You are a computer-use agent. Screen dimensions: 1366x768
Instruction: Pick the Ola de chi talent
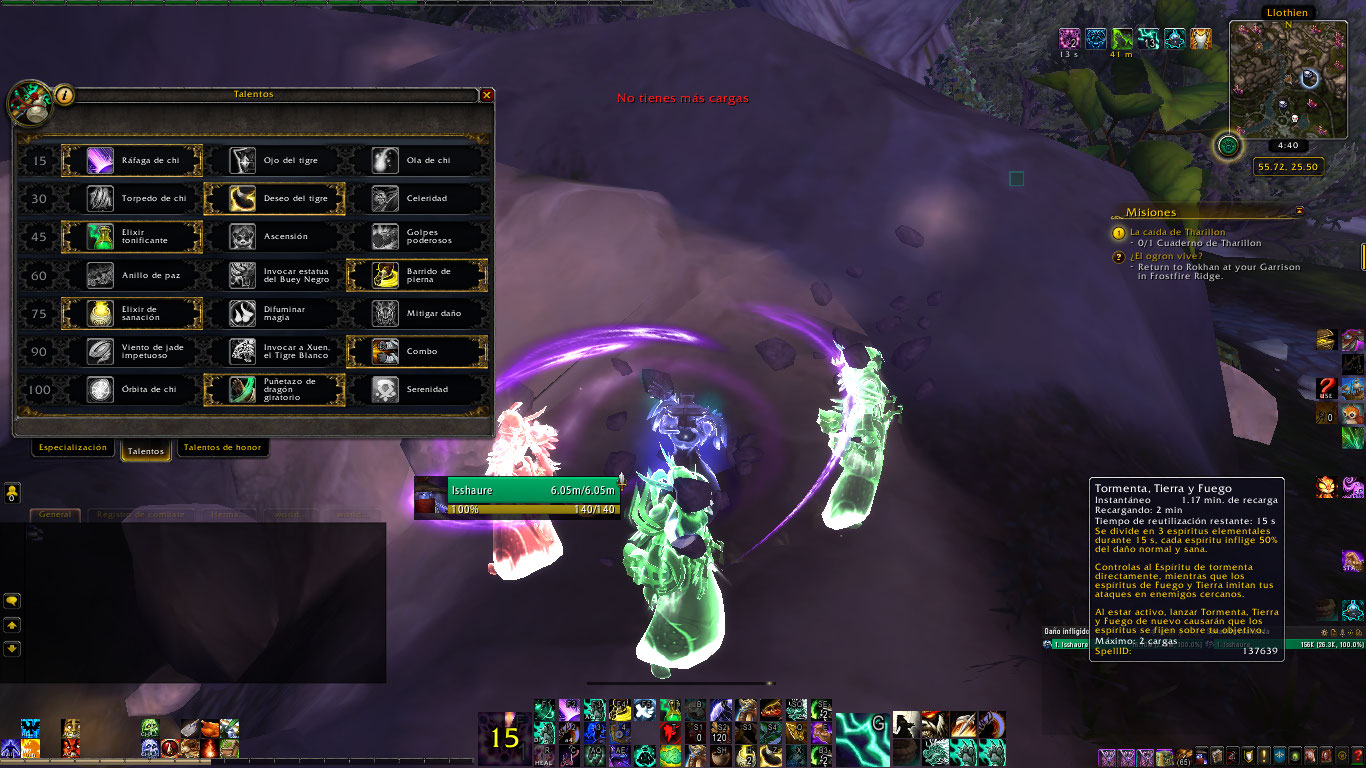(416, 160)
